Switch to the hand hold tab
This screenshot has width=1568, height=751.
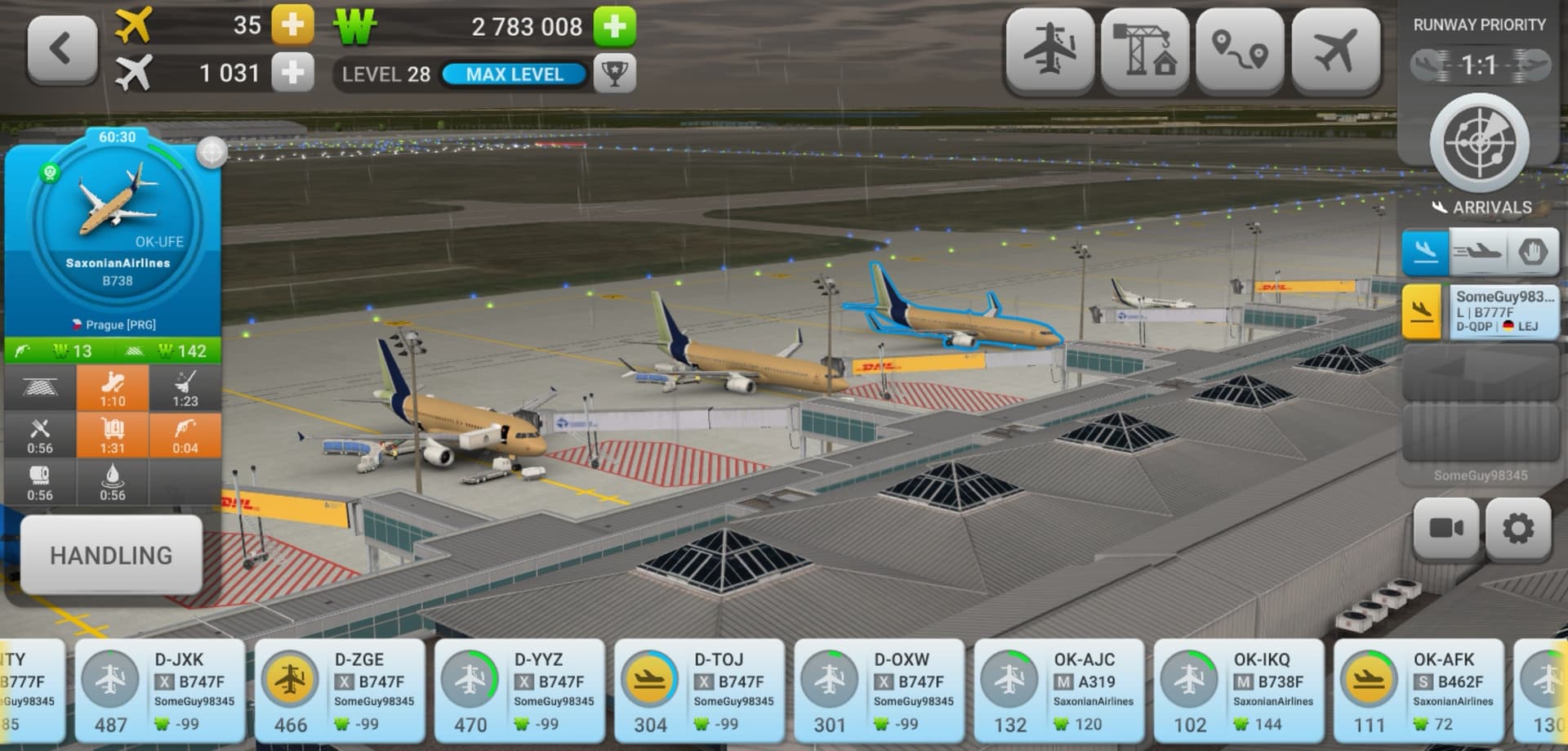(x=1532, y=252)
